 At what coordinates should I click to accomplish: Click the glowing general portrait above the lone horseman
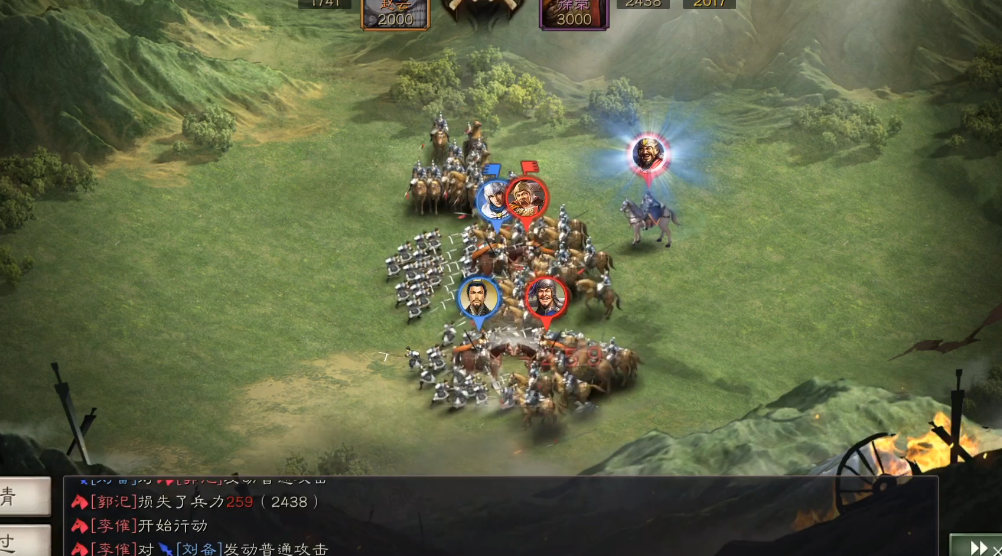click(x=649, y=153)
